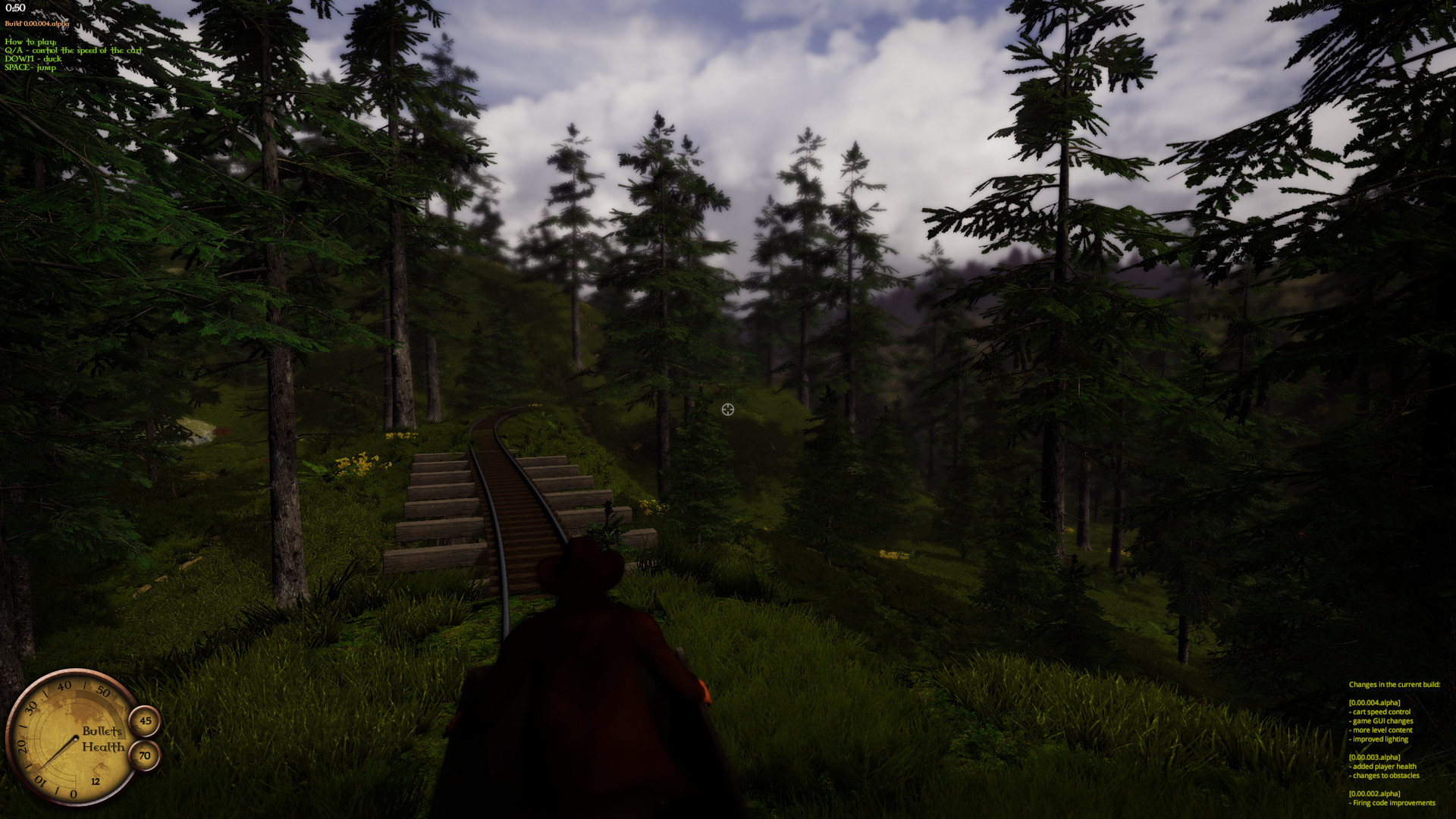Click the cart speed control changelog line

[1379, 711]
